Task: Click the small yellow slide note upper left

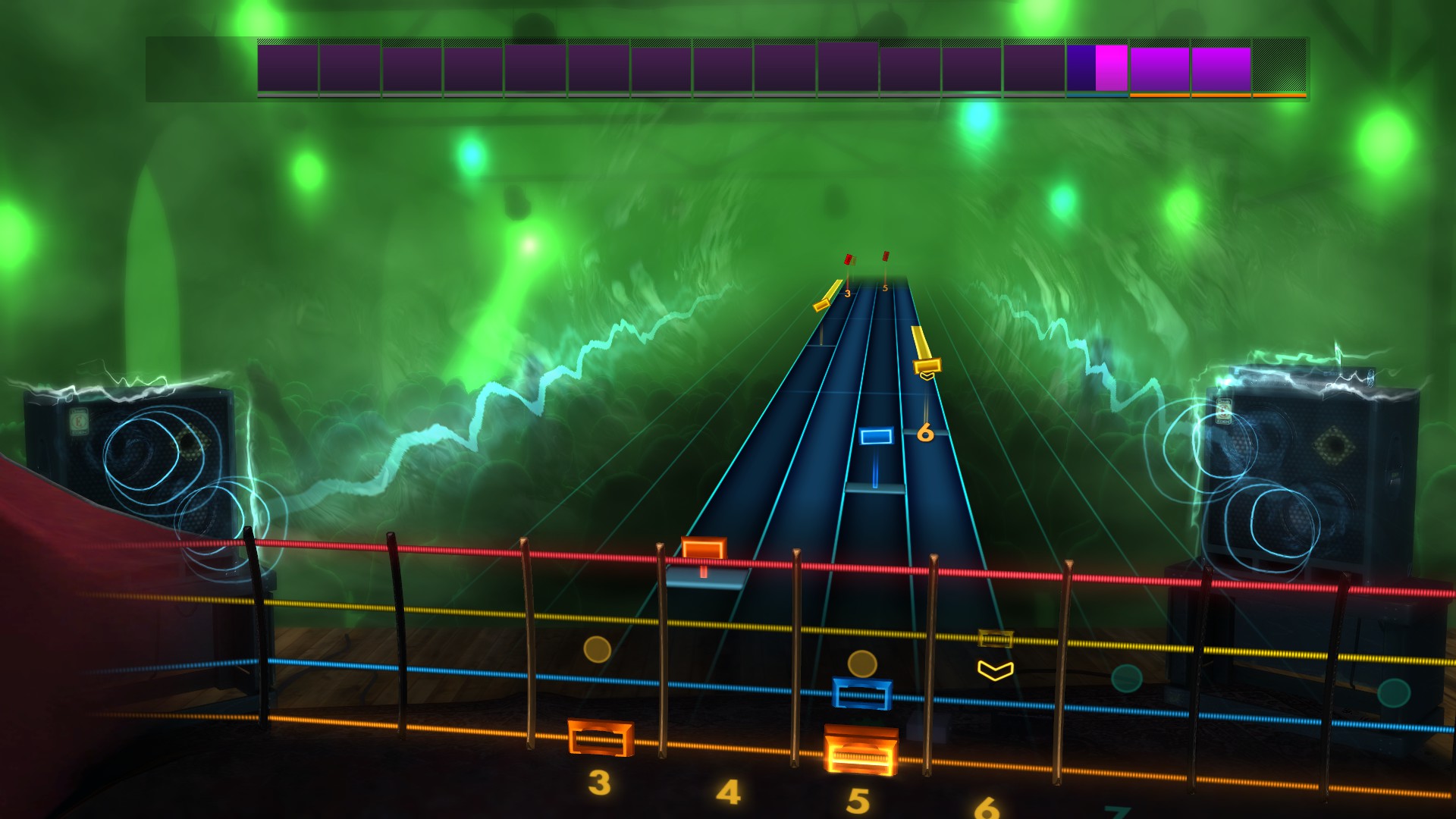Action: (x=821, y=303)
